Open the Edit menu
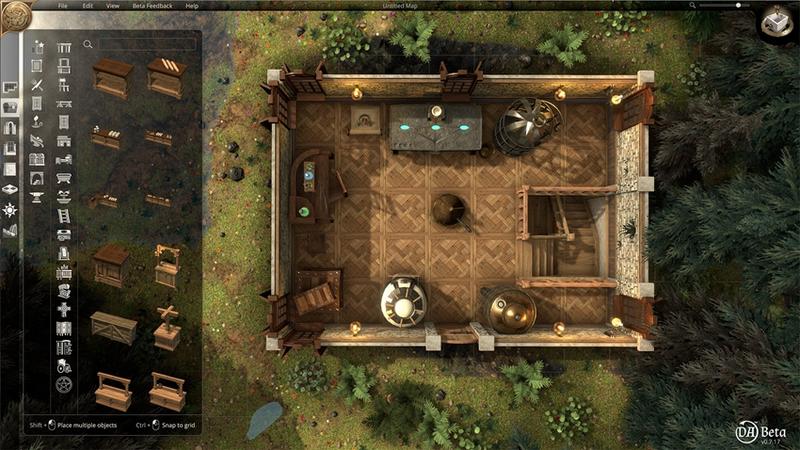 88,6
